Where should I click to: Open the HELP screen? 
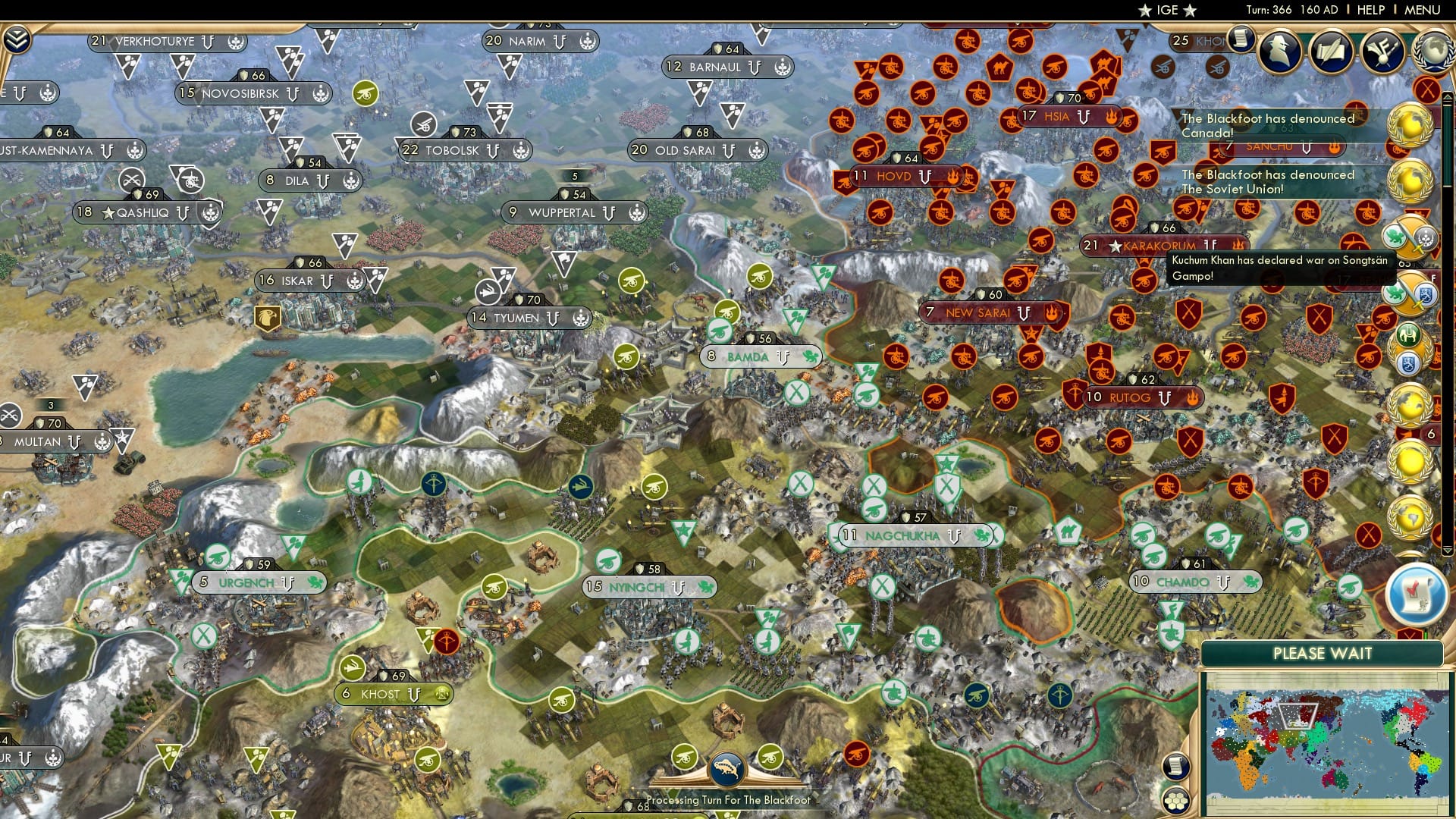tap(1372, 11)
